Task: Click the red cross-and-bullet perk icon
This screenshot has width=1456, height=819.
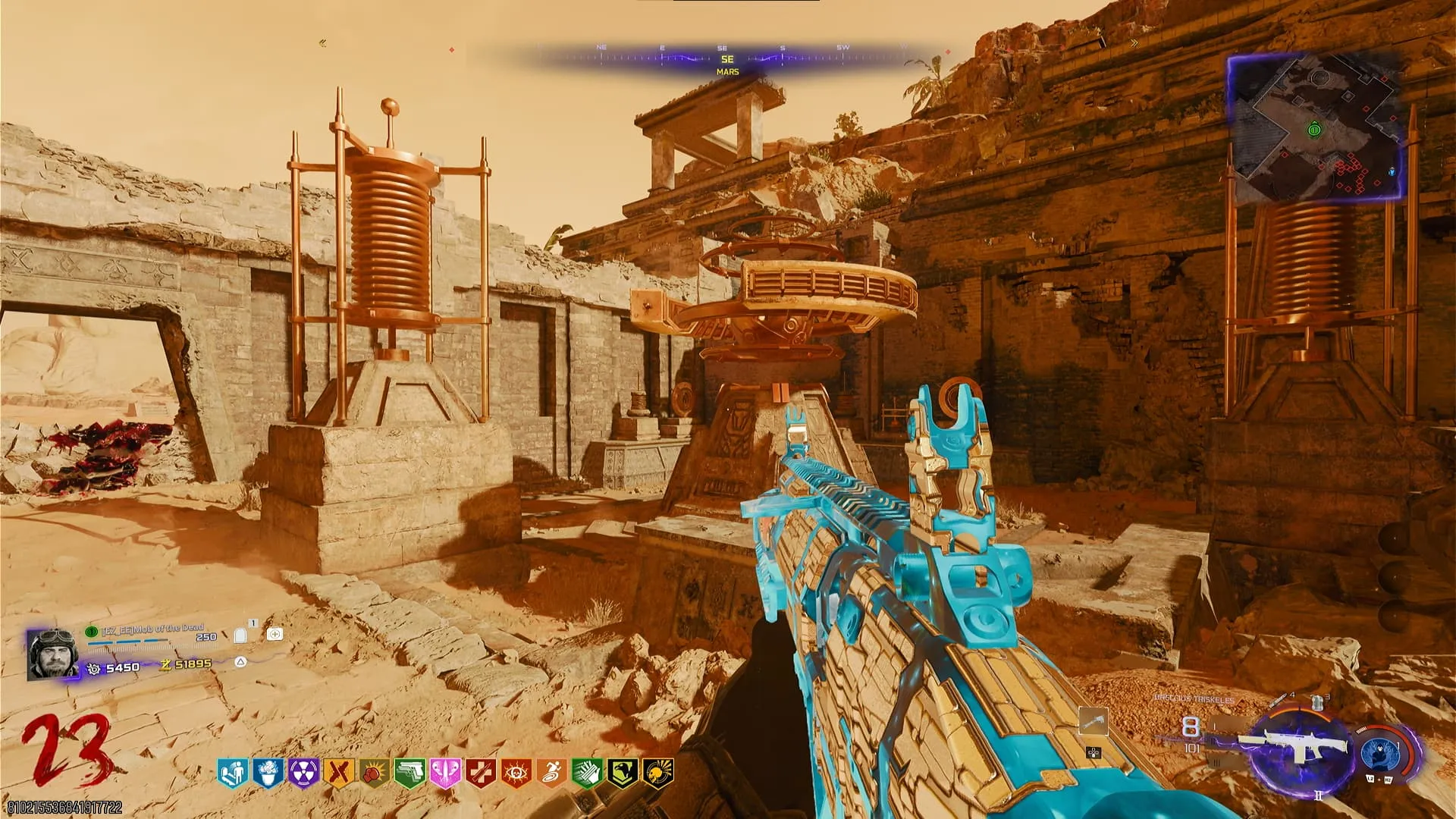Action: pyautogui.click(x=481, y=773)
